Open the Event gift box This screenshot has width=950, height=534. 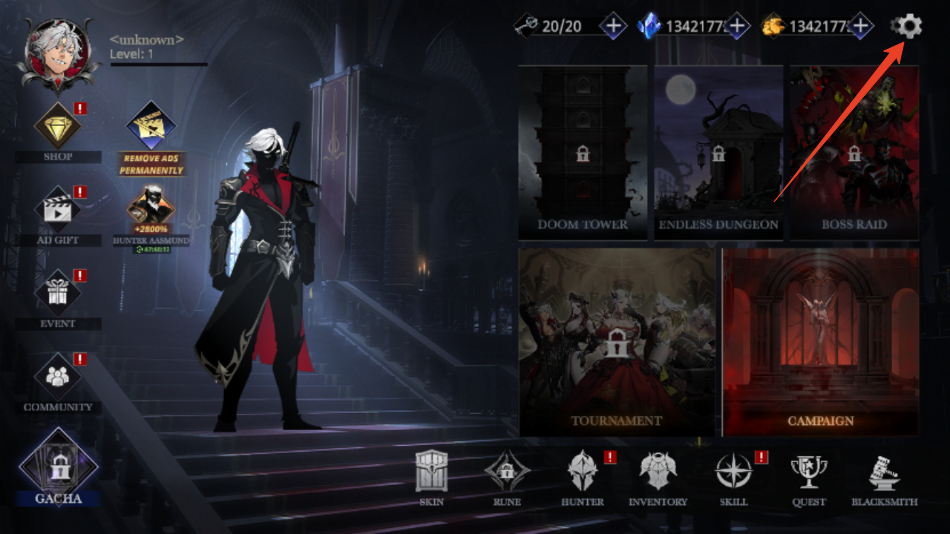click(58, 294)
